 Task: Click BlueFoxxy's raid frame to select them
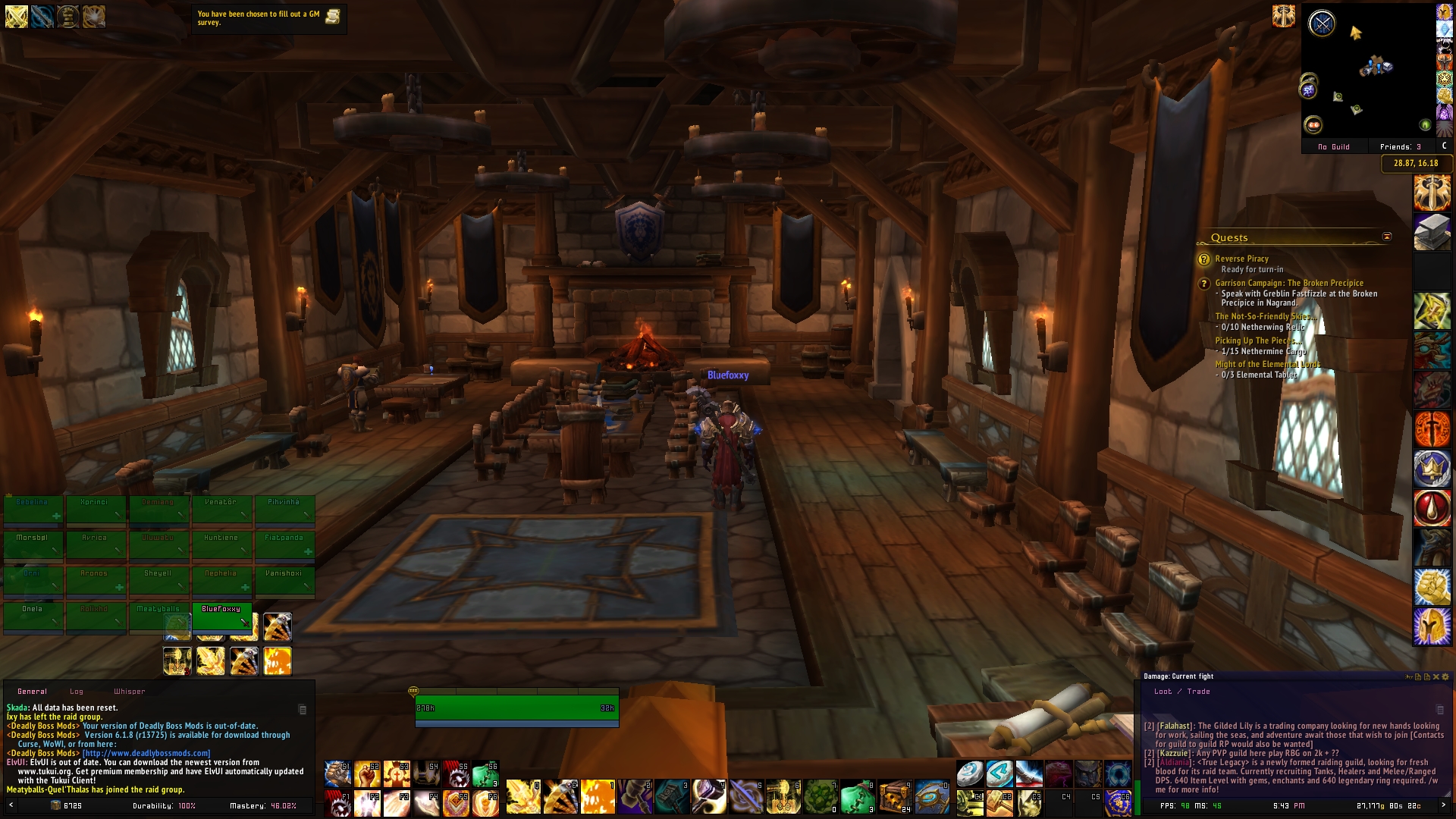point(221,615)
